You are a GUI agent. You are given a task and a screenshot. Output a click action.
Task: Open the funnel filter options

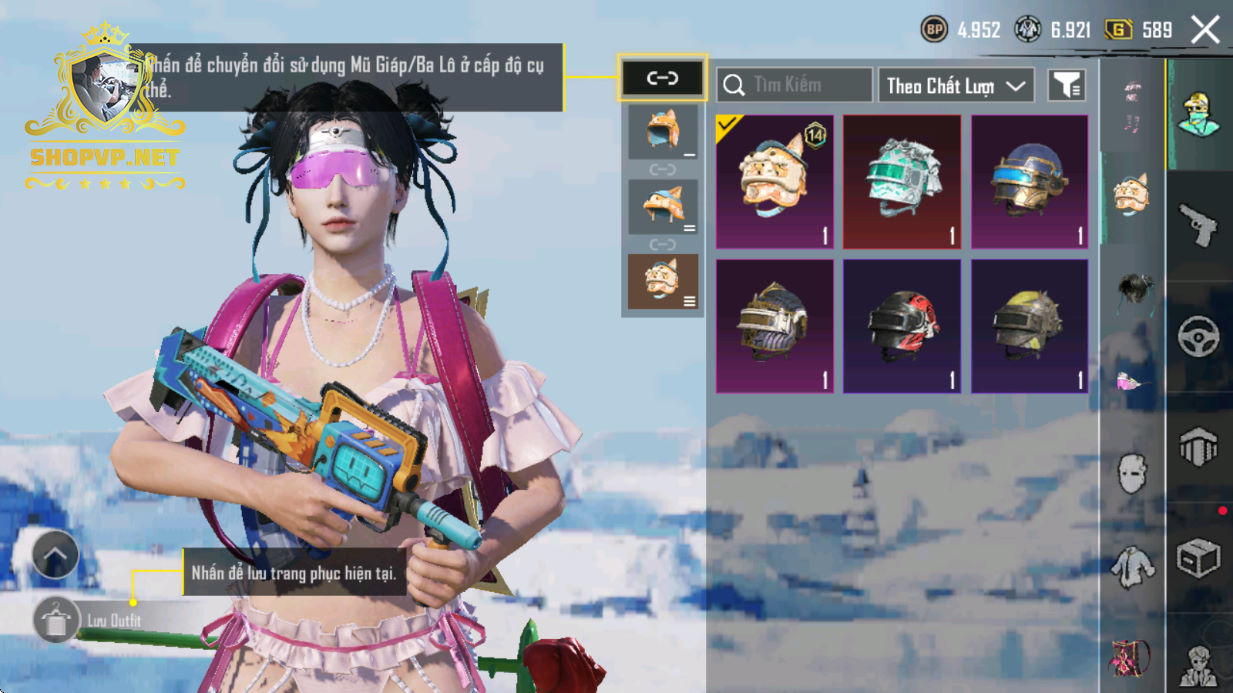point(1067,86)
